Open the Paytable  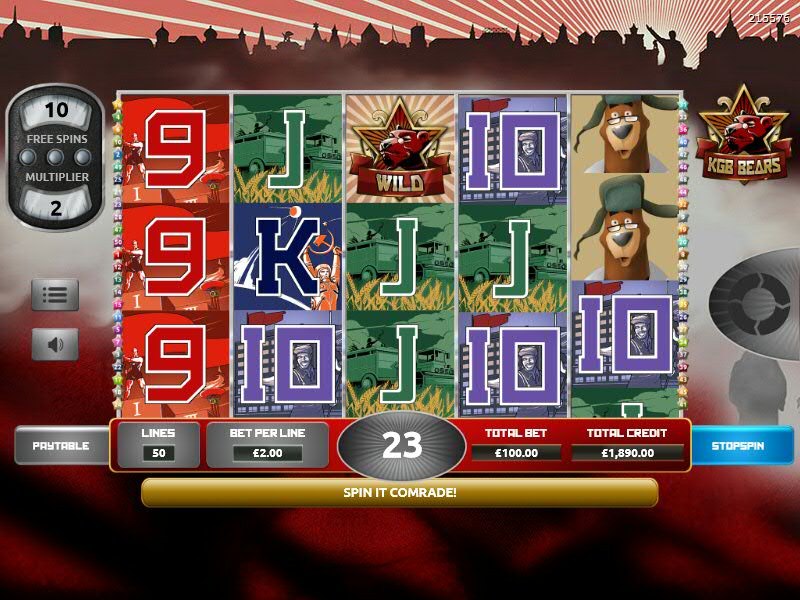tap(60, 445)
